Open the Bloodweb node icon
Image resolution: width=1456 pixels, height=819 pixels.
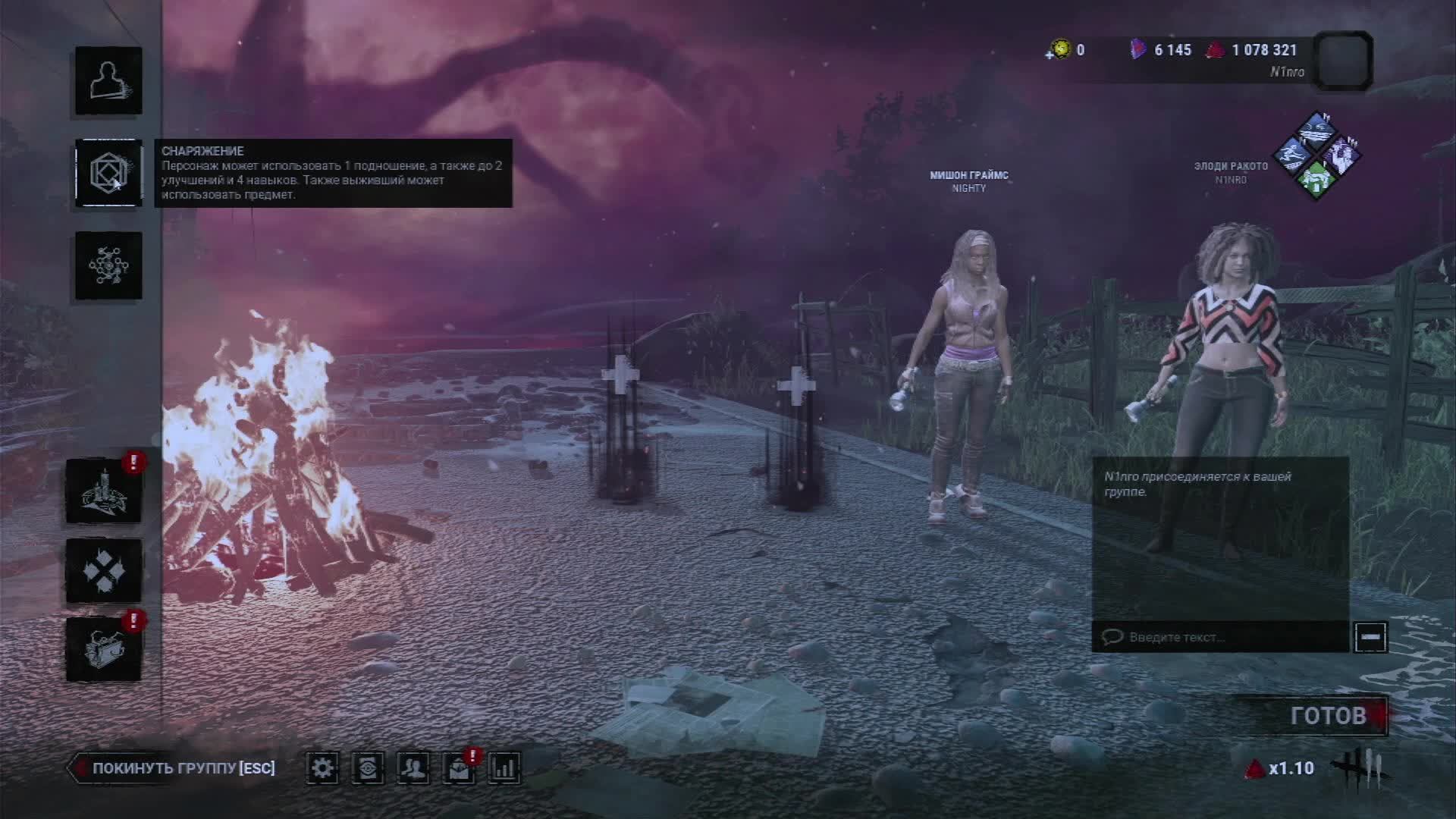point(108,265)
